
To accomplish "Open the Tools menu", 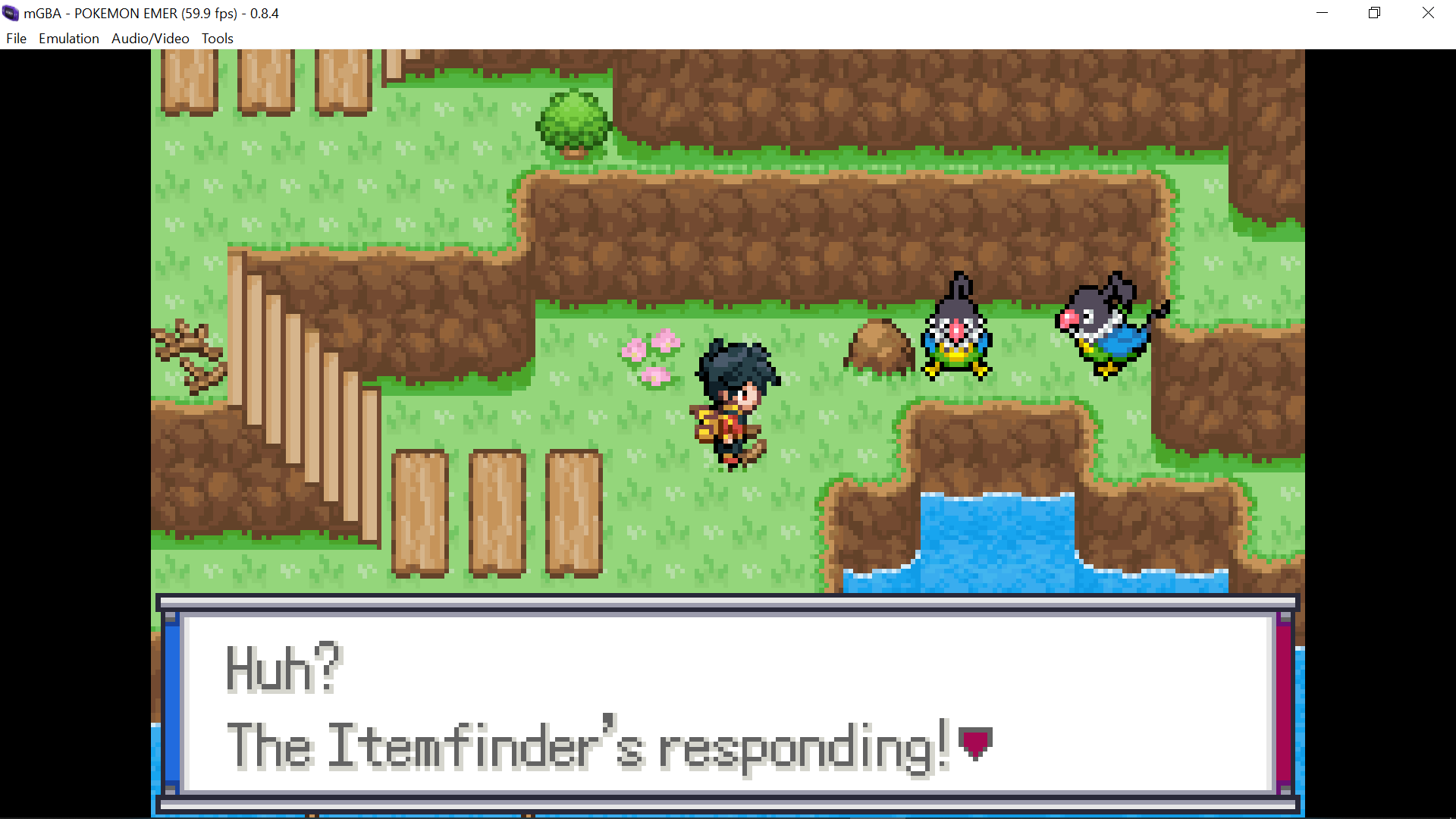I will pyautogui.click(x=217, y=38).
